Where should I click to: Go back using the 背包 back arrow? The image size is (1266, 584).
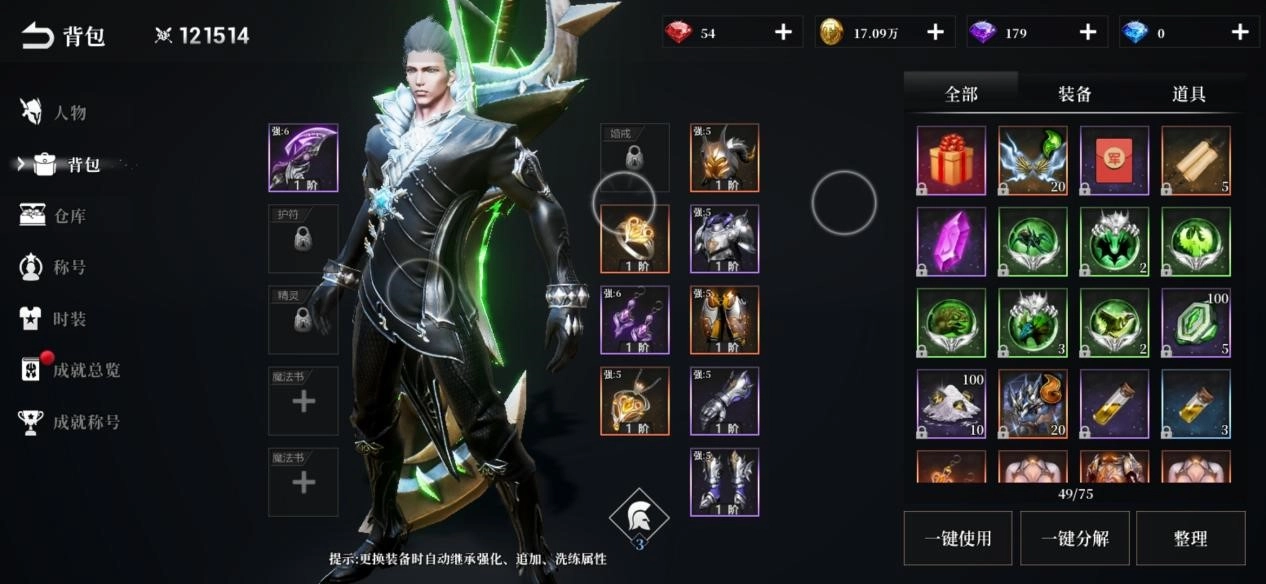(38, 36)
